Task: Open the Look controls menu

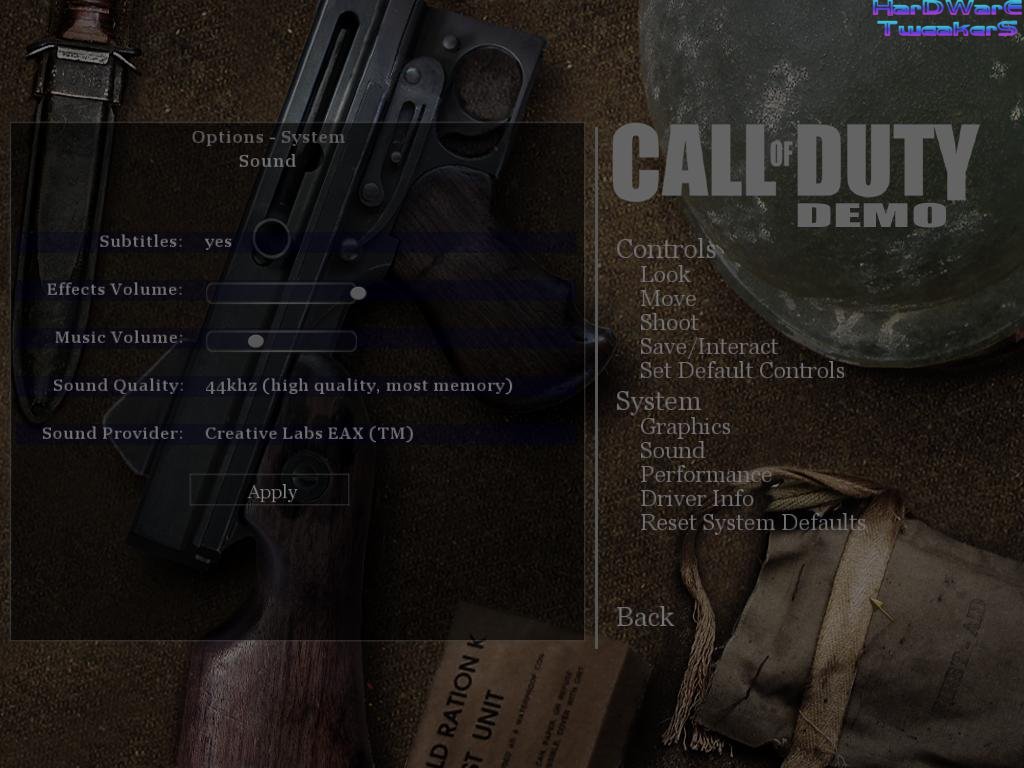Action: pyautogui.click(x=665, y=274)
